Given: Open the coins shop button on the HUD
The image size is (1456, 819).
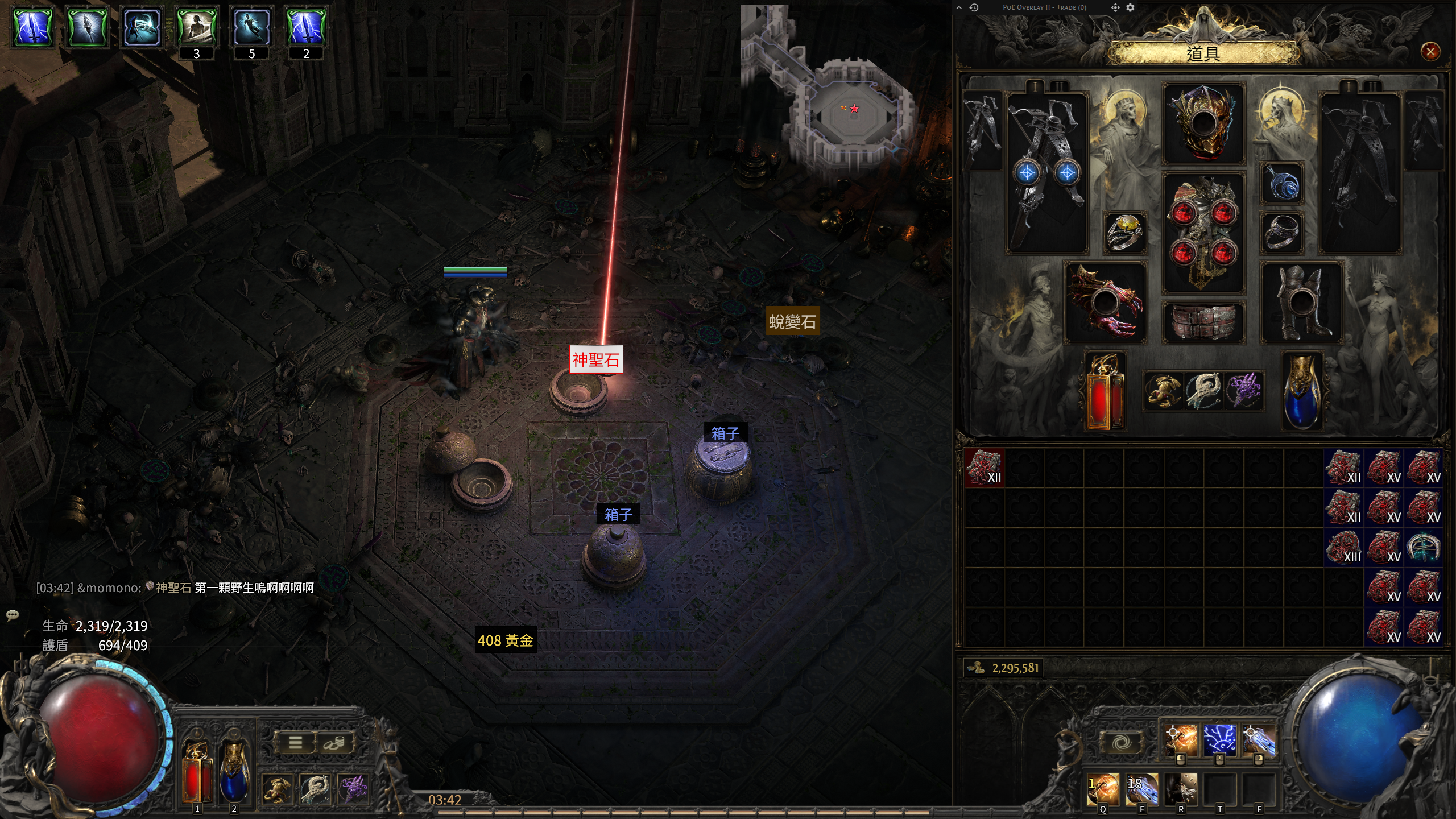Looking at the screenshot, I should 334,742.
